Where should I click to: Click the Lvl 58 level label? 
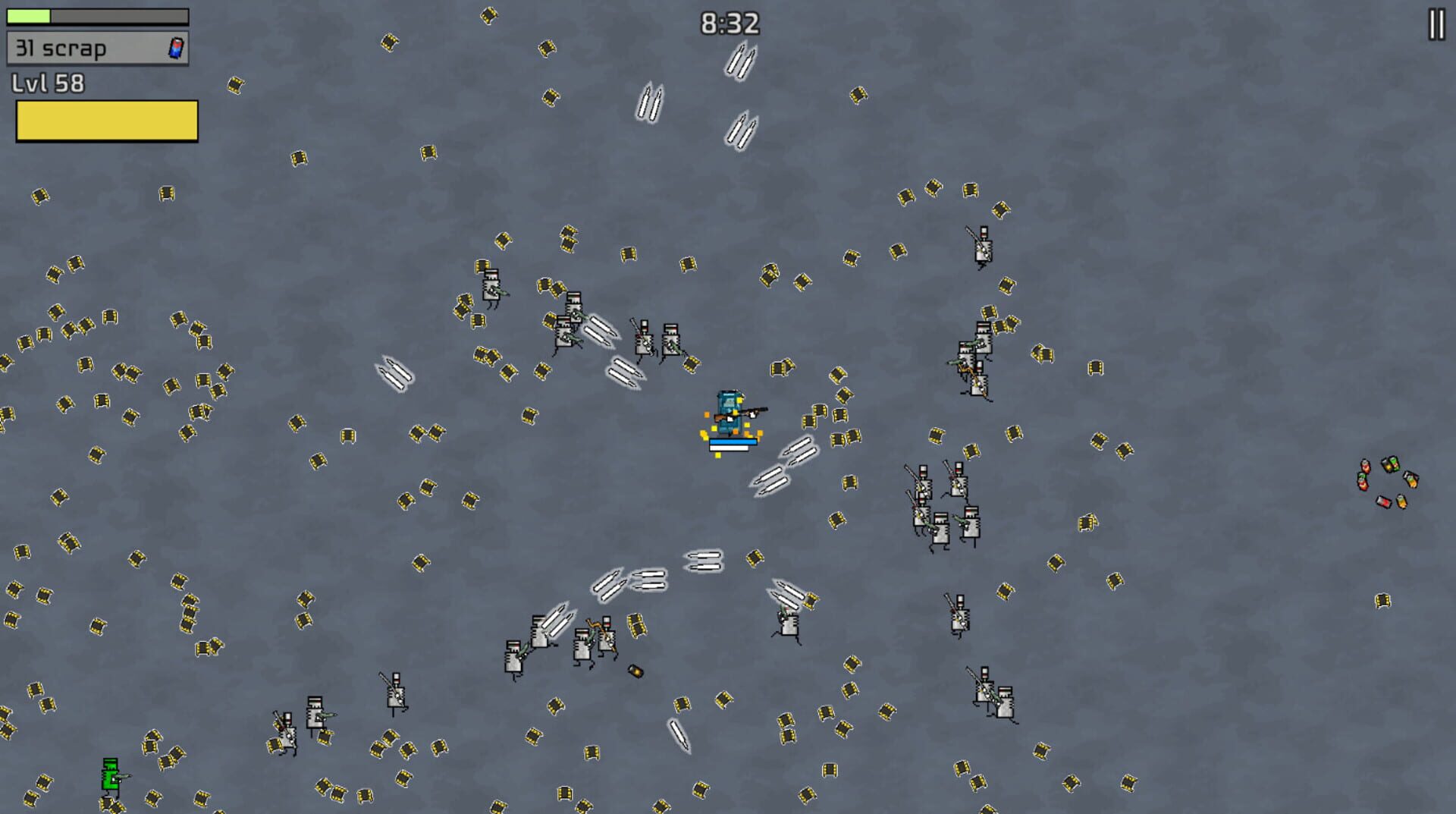(47, 83)
